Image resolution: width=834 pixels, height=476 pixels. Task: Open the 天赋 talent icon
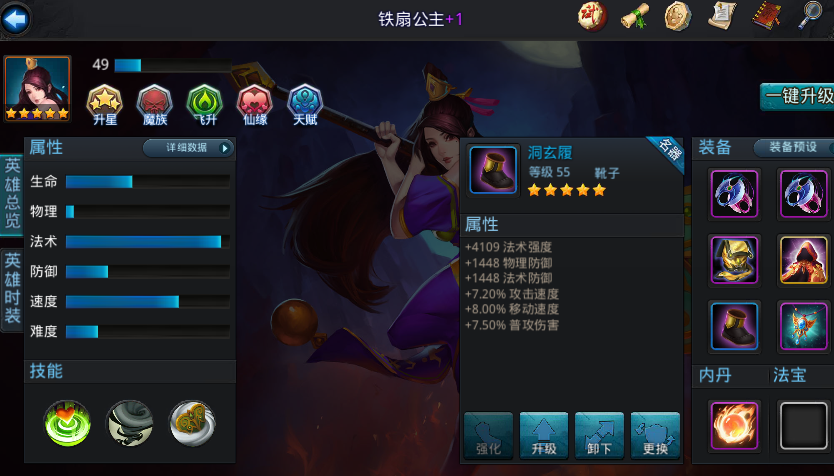coord(305,103)
